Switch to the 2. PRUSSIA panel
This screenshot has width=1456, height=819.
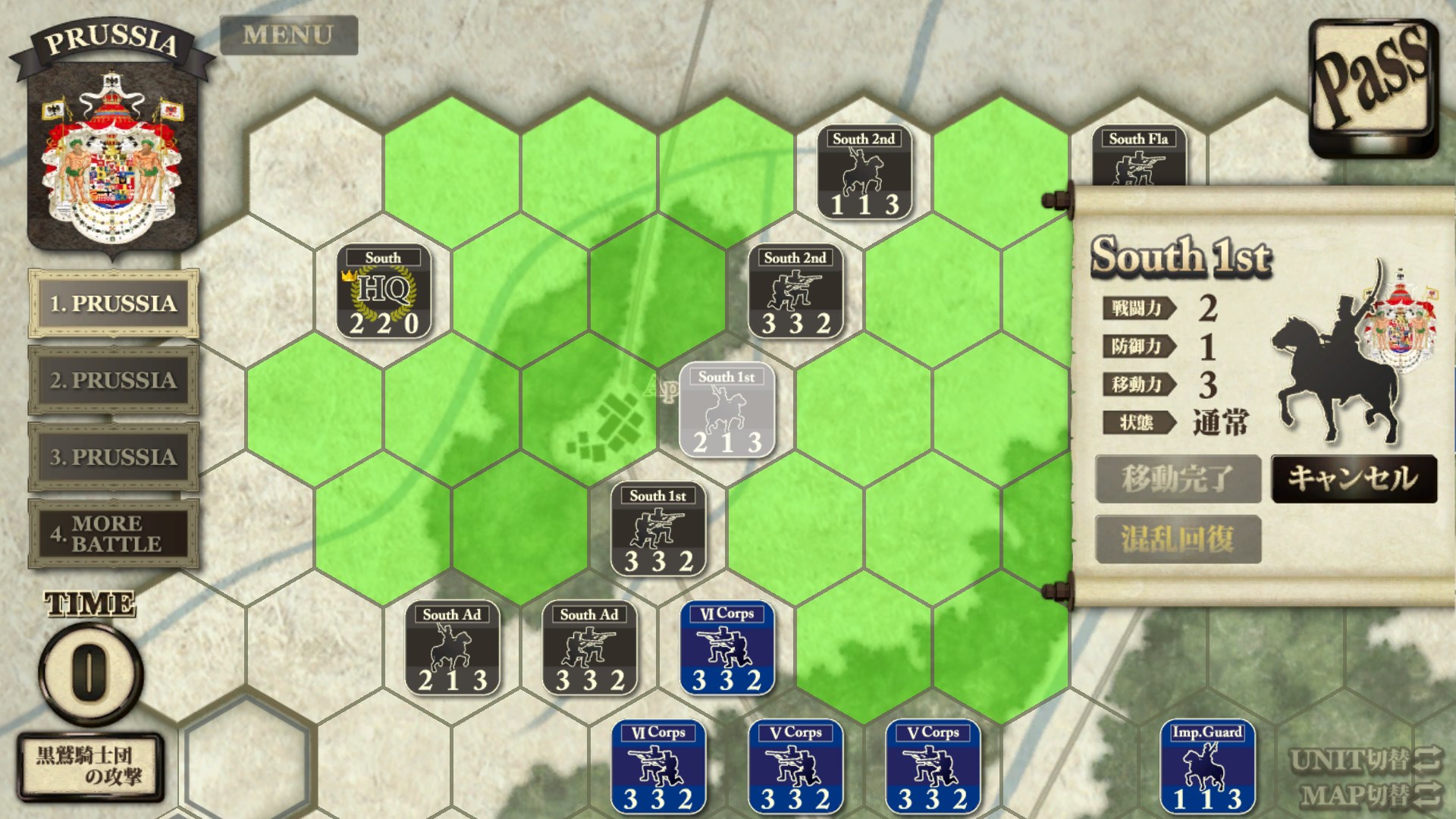112,381
